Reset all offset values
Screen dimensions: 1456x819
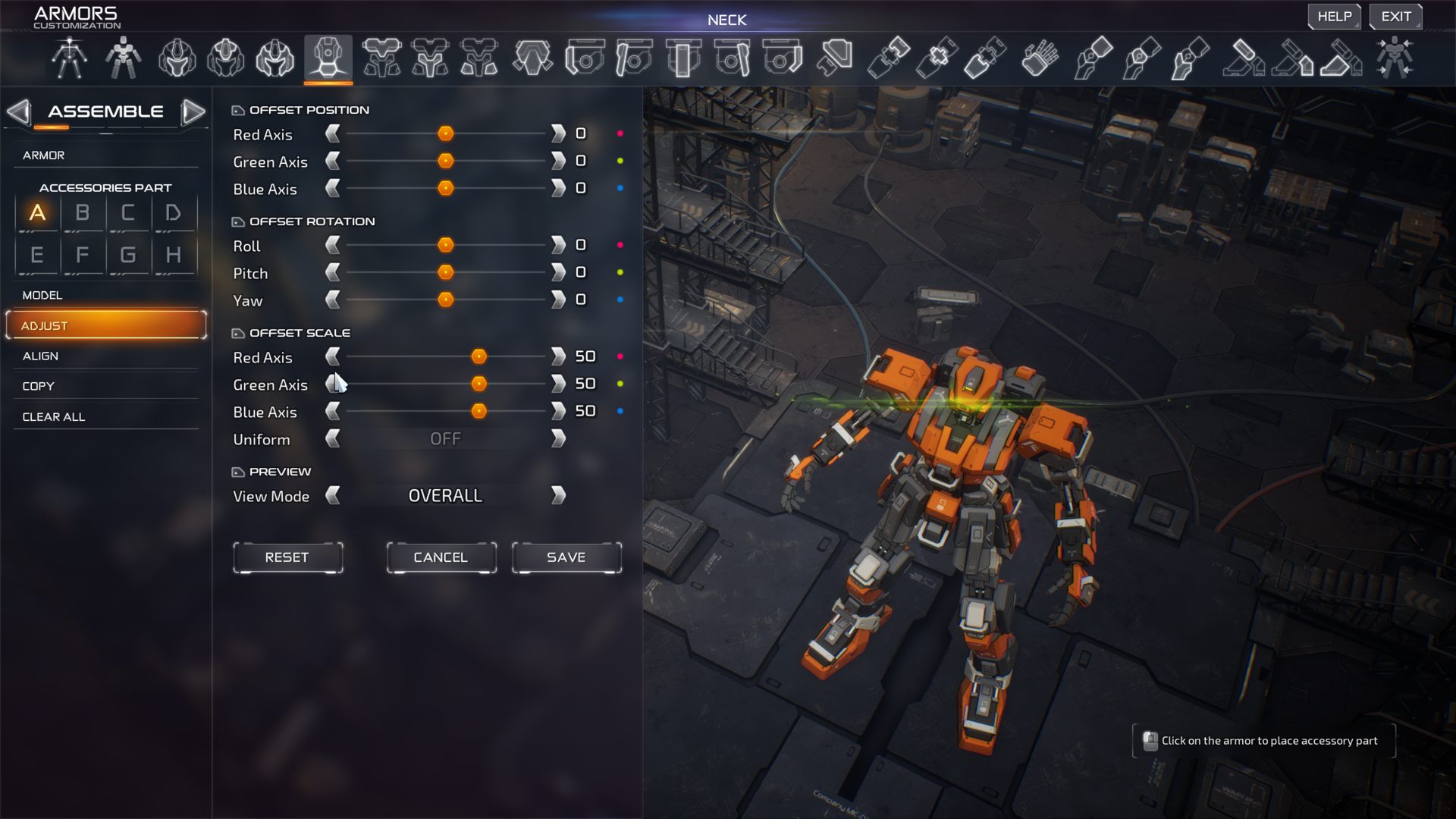(287, 557)
